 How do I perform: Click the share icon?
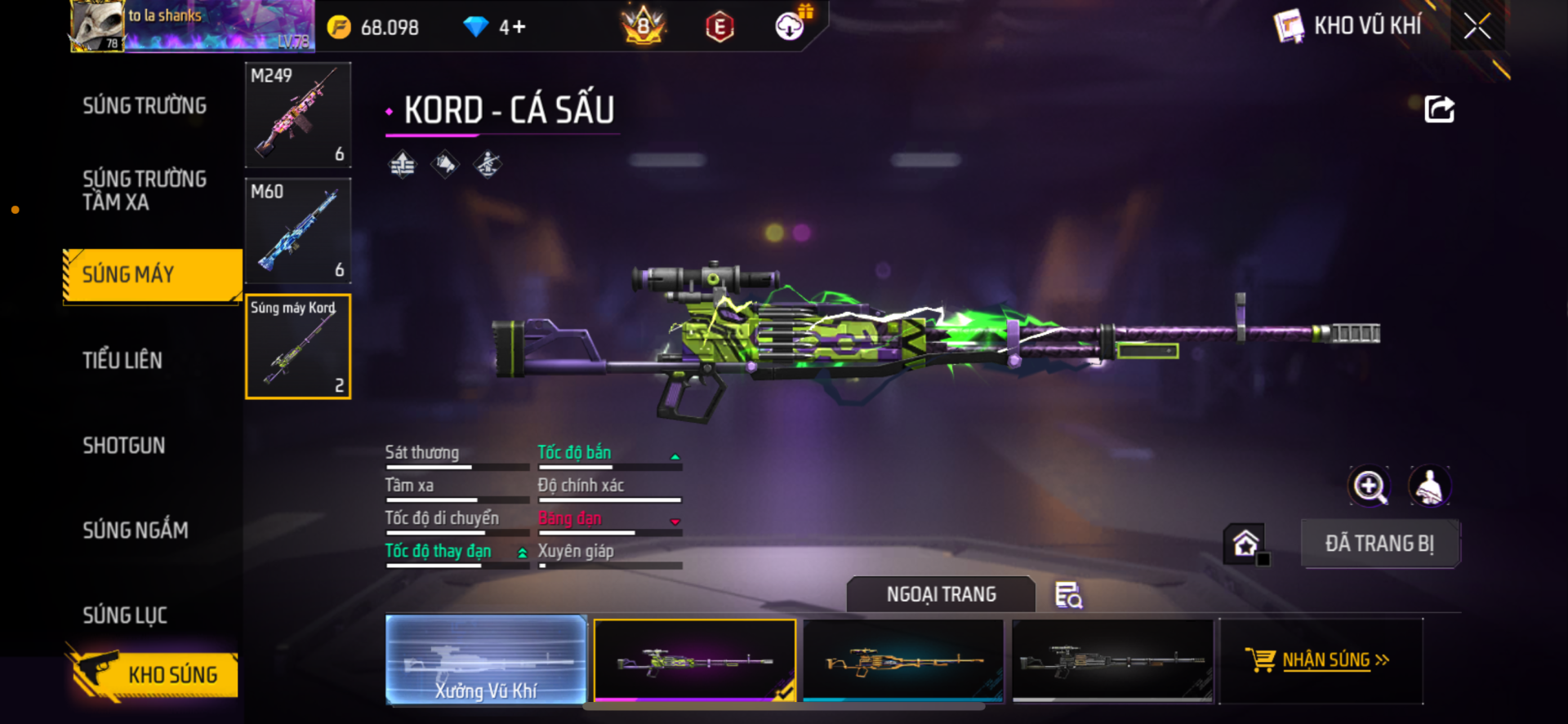point(1439,109)
